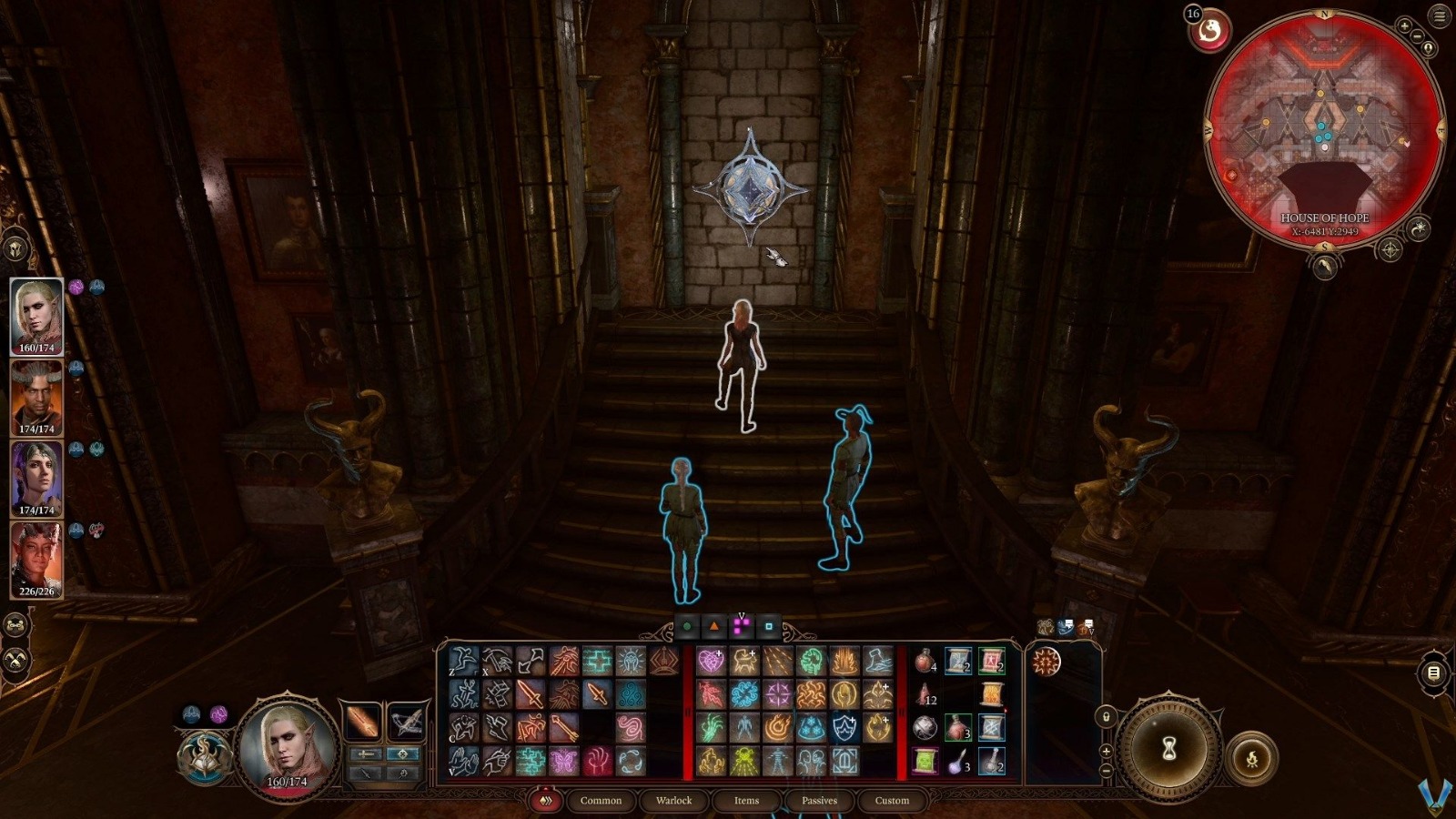Click the double-chevron hotbar expander beside Common
1456x819 pixels.
[547, 801]
